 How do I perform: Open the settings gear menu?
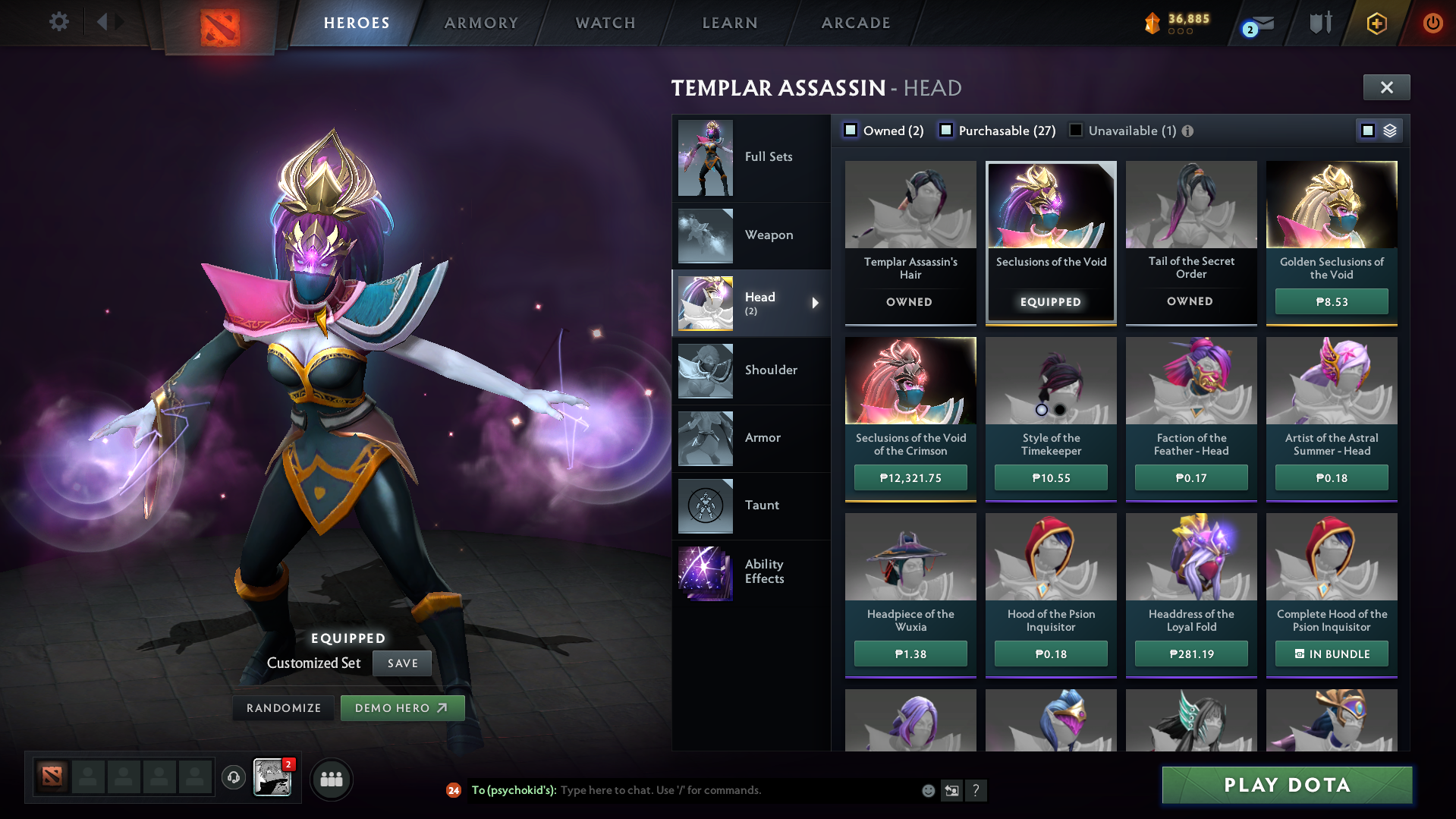point(59,21)
